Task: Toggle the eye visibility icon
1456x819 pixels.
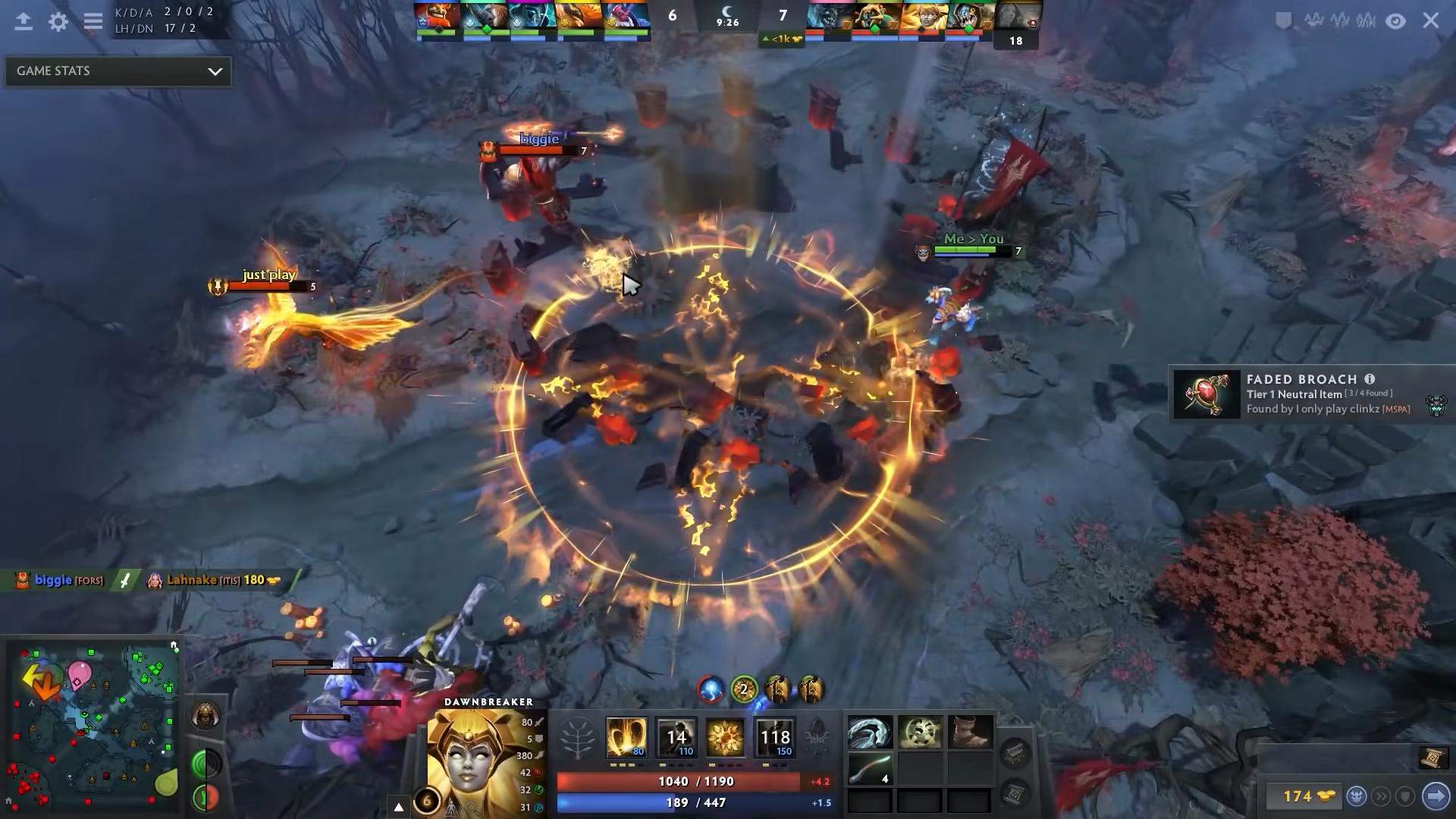Action: 1396,21
